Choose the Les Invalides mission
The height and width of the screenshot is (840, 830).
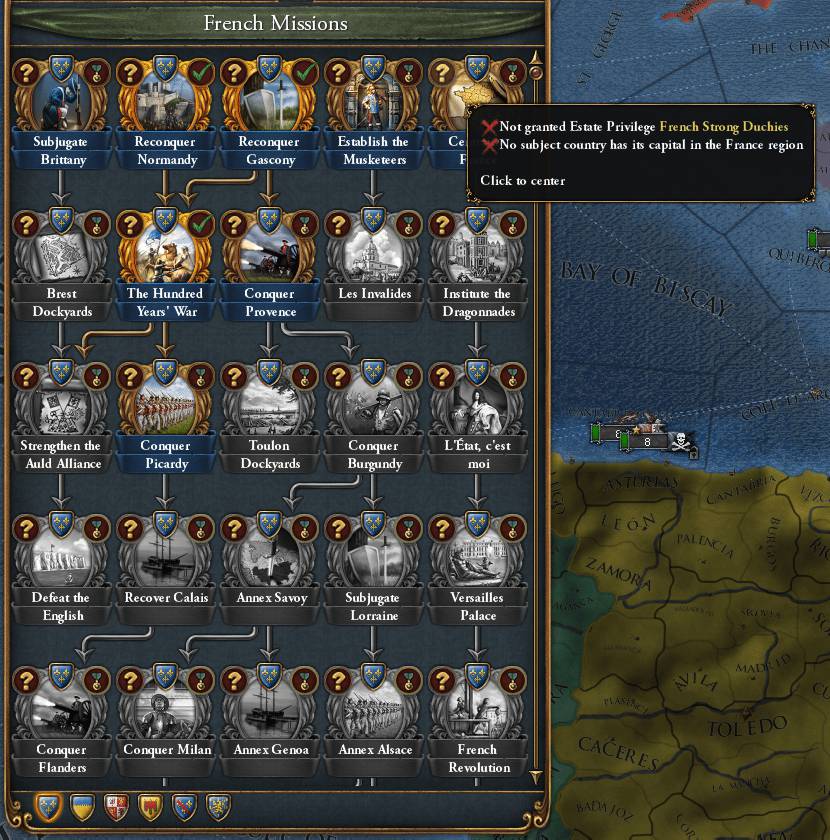point(374,254)
